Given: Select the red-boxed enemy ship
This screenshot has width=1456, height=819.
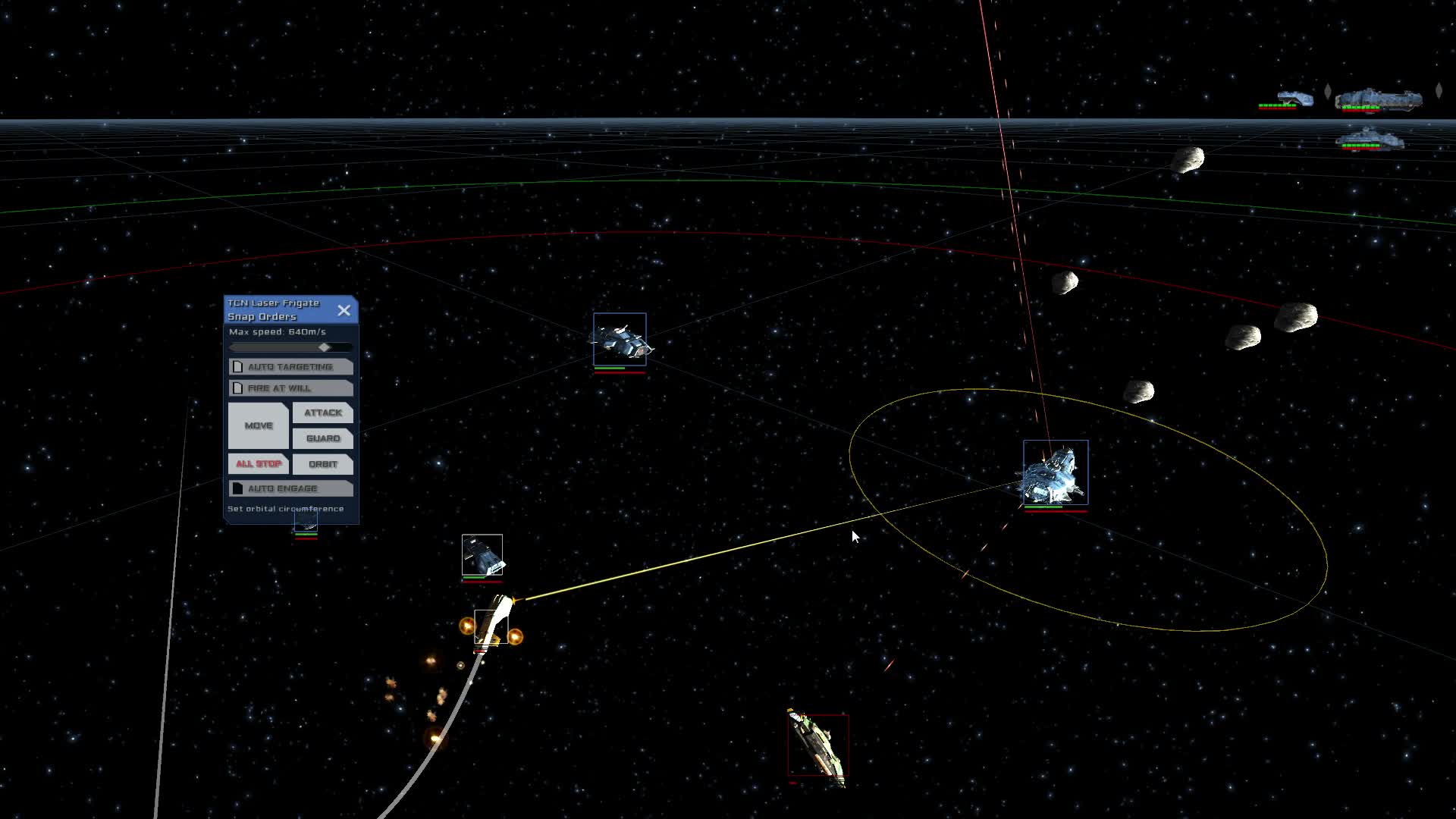Looking at the screenshot, I should (x=817, y=747).
